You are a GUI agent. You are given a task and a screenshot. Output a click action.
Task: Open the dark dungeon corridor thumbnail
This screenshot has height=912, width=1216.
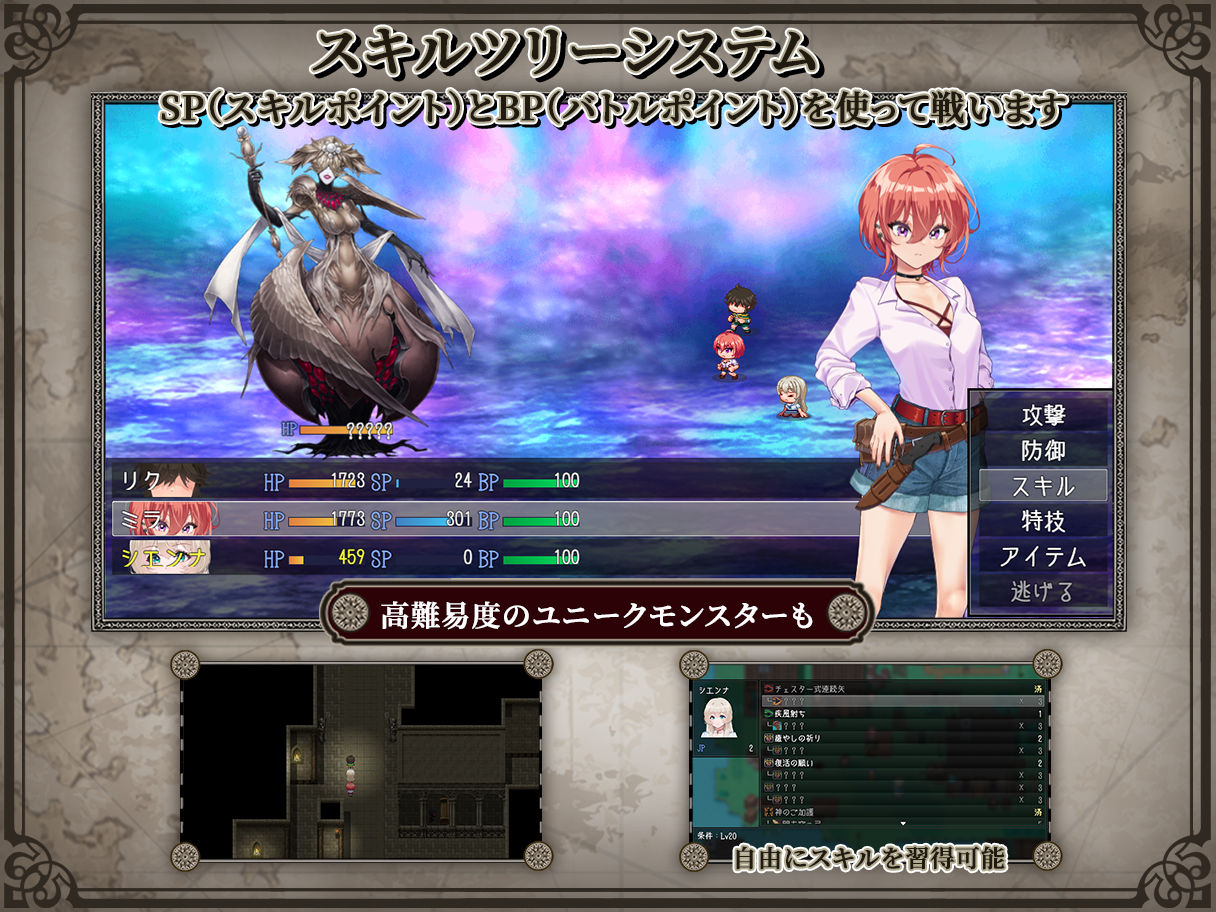(x=360, y=760)
